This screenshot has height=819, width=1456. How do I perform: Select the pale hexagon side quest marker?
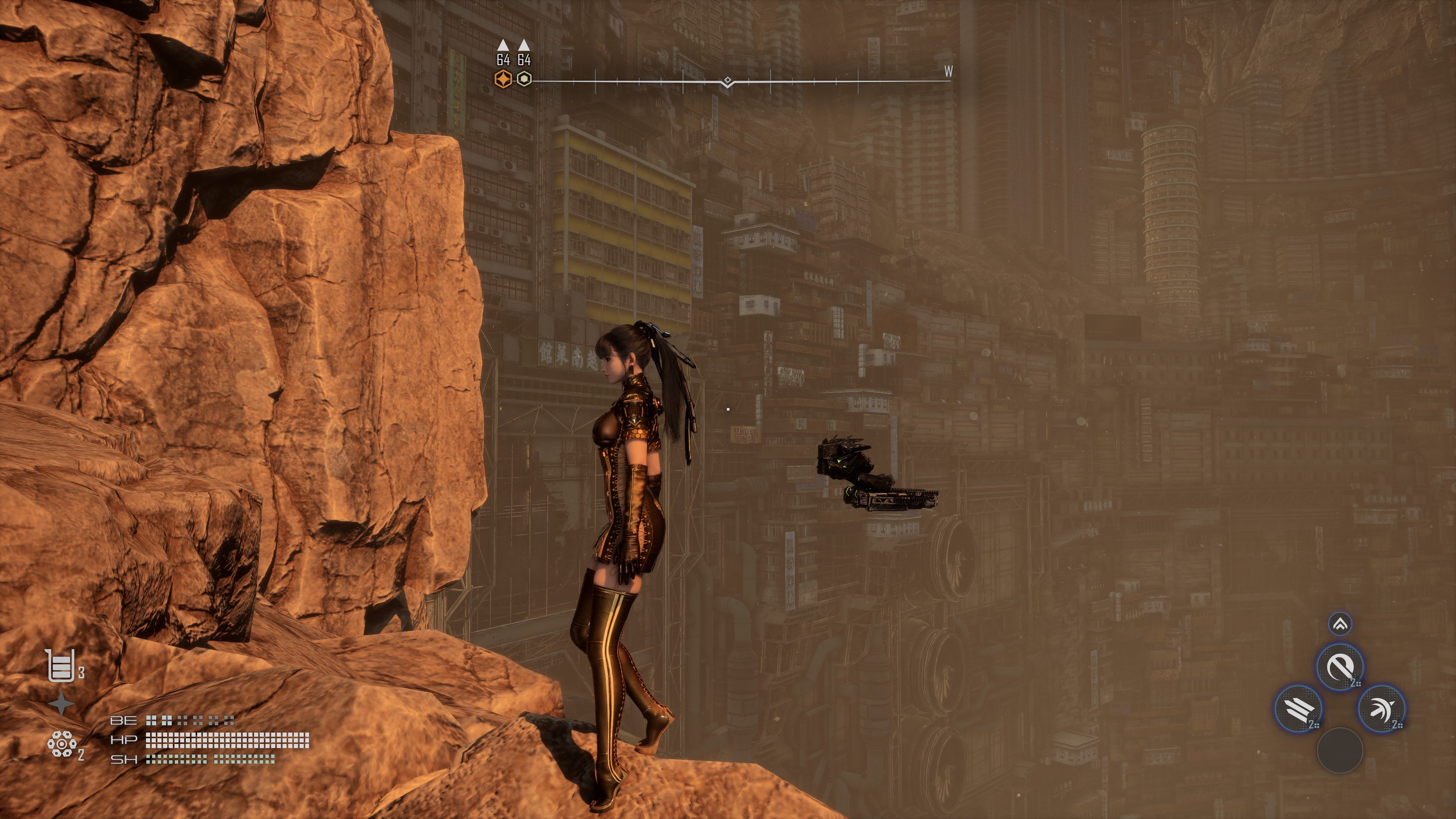tap(524, 79)
